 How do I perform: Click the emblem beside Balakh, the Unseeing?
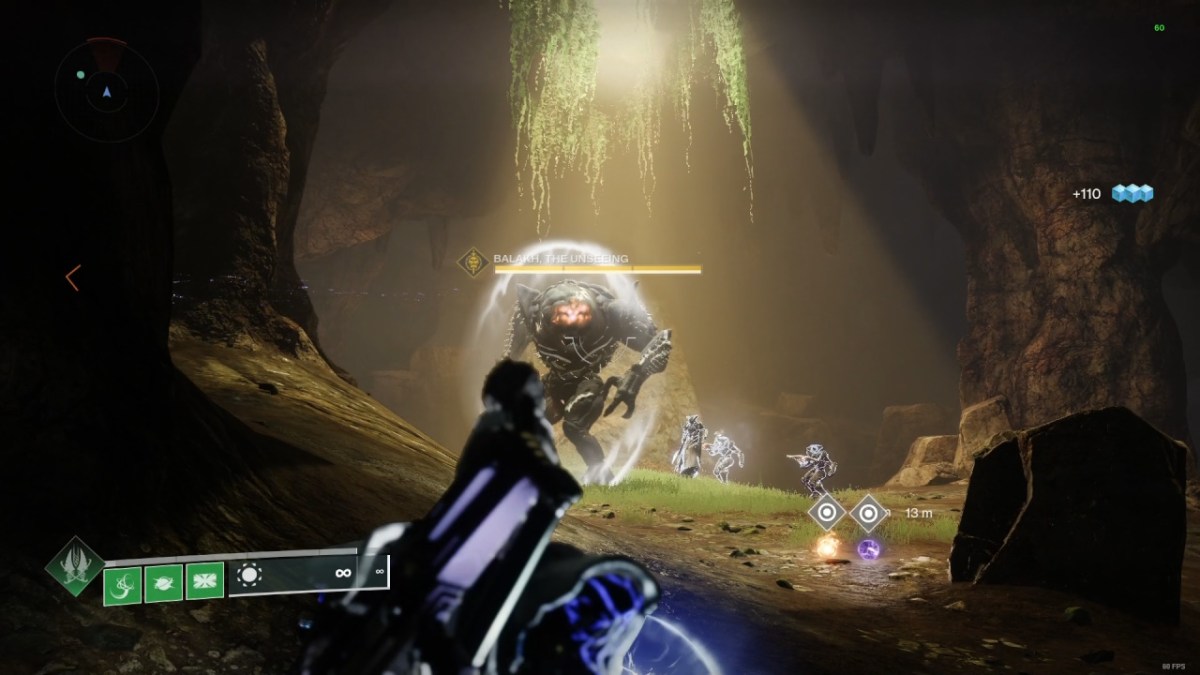coord(471,262)
